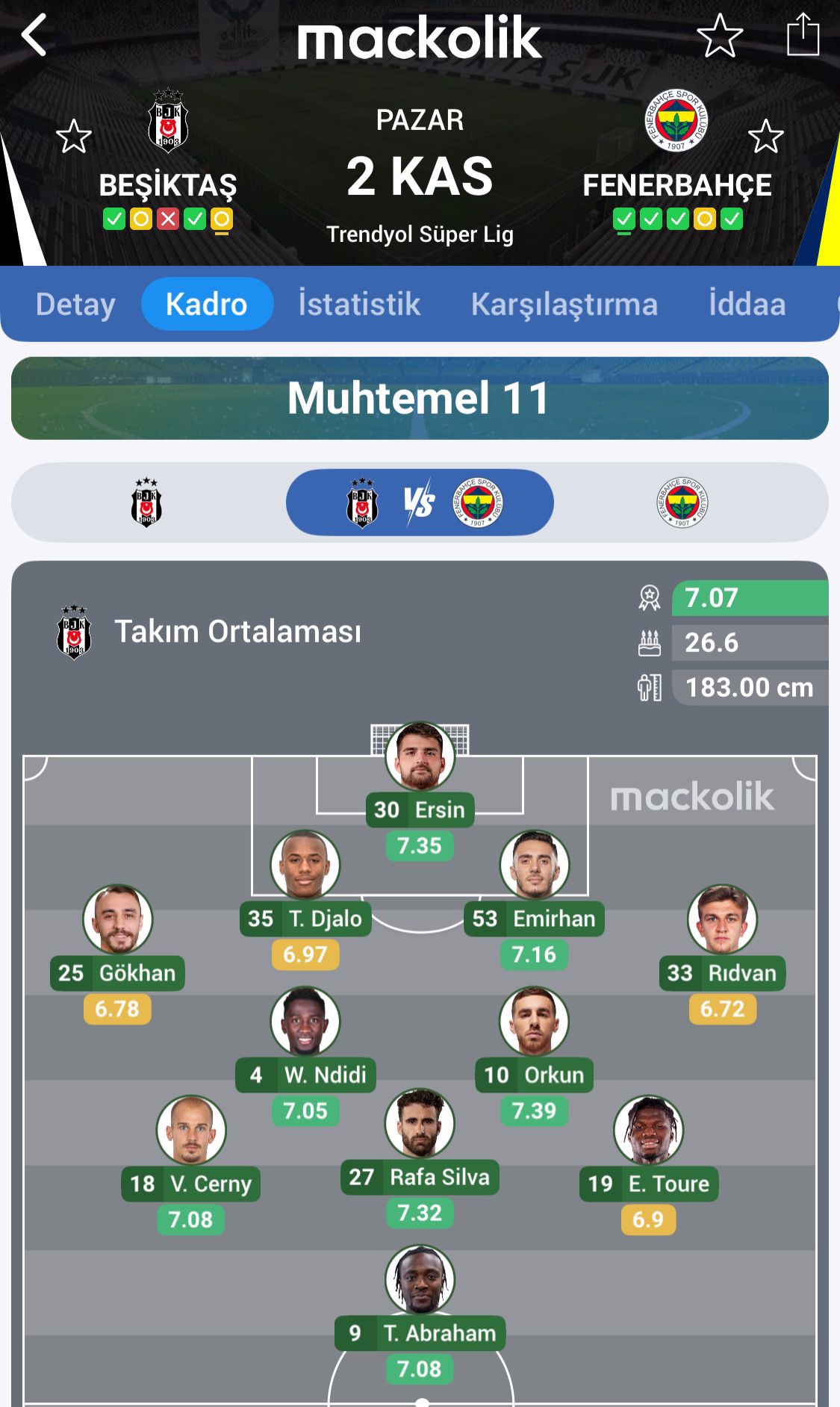Select V. Cerny on the left wing
The image size is (840, 1407).
tap(191, 1131)
